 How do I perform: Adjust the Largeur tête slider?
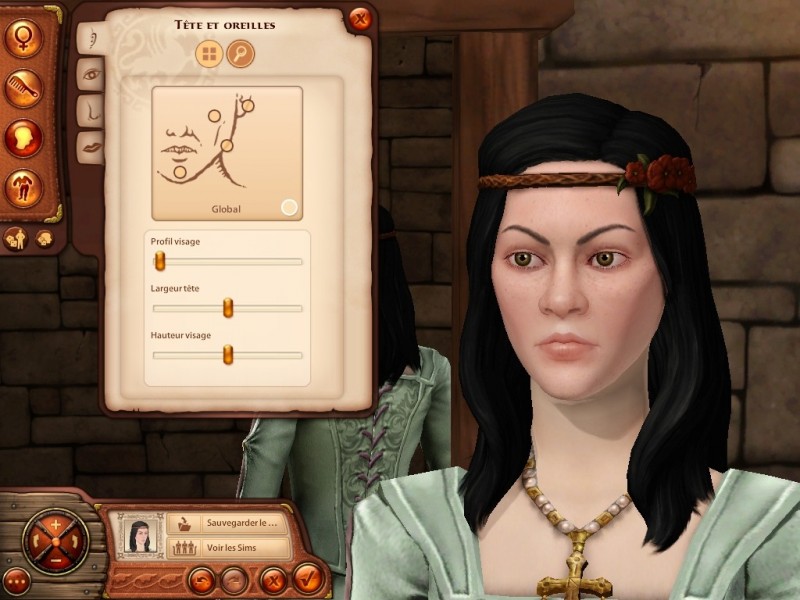coord(228,308)
